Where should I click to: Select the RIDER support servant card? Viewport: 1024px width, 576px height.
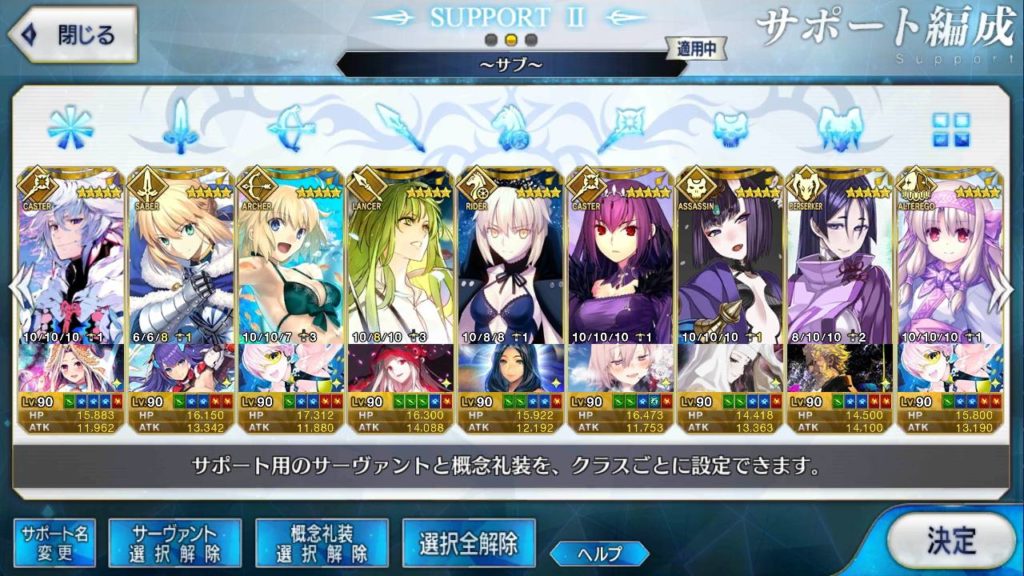coord(510,260)
